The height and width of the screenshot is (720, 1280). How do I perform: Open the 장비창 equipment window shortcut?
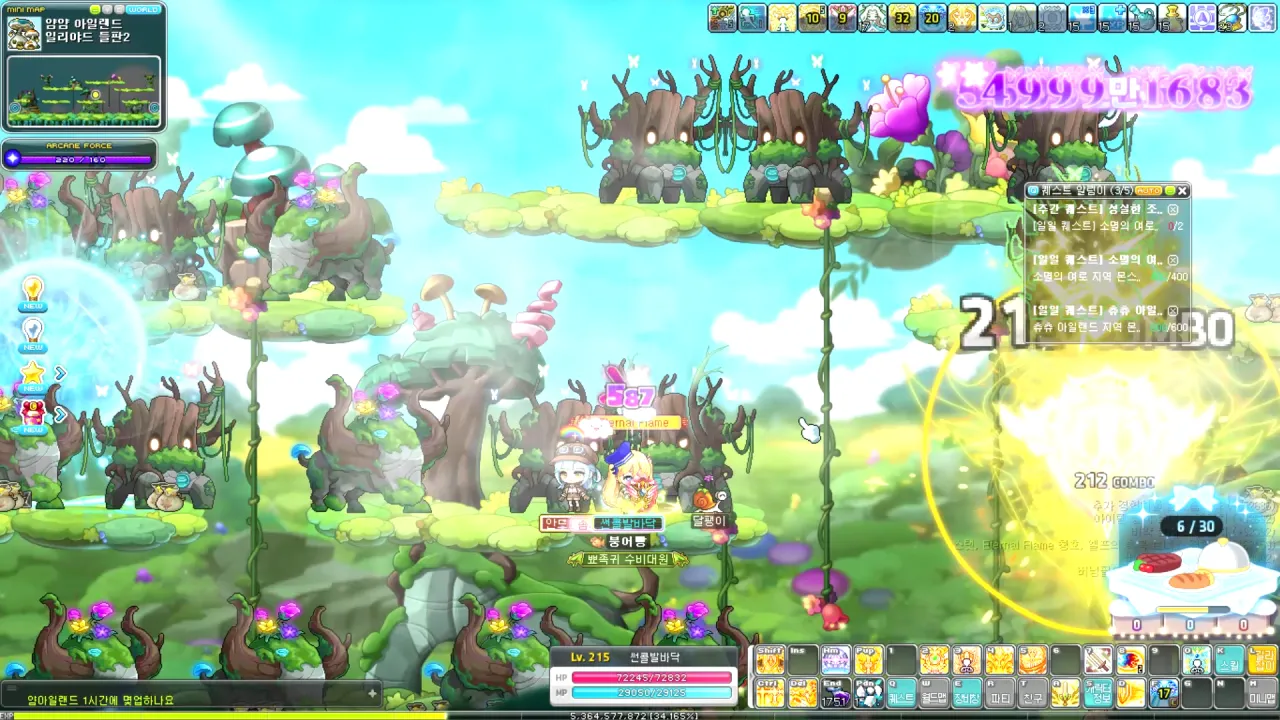pyautogui.click(x=966, y=691)
